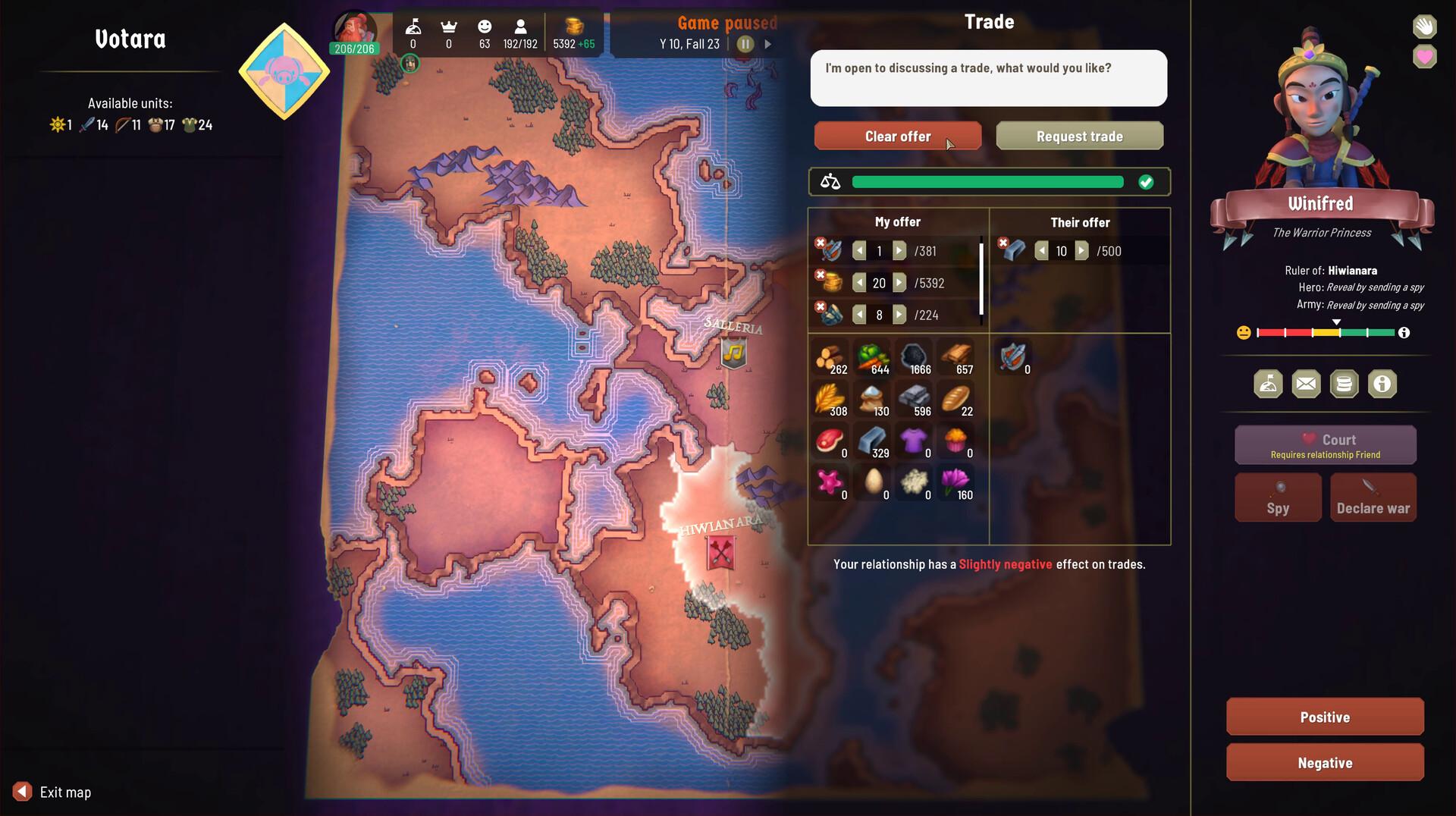This screenshot has width=1456, height=816.
Task: Open the message/envelope icon near Winifred
Action: click(1306, 384)
